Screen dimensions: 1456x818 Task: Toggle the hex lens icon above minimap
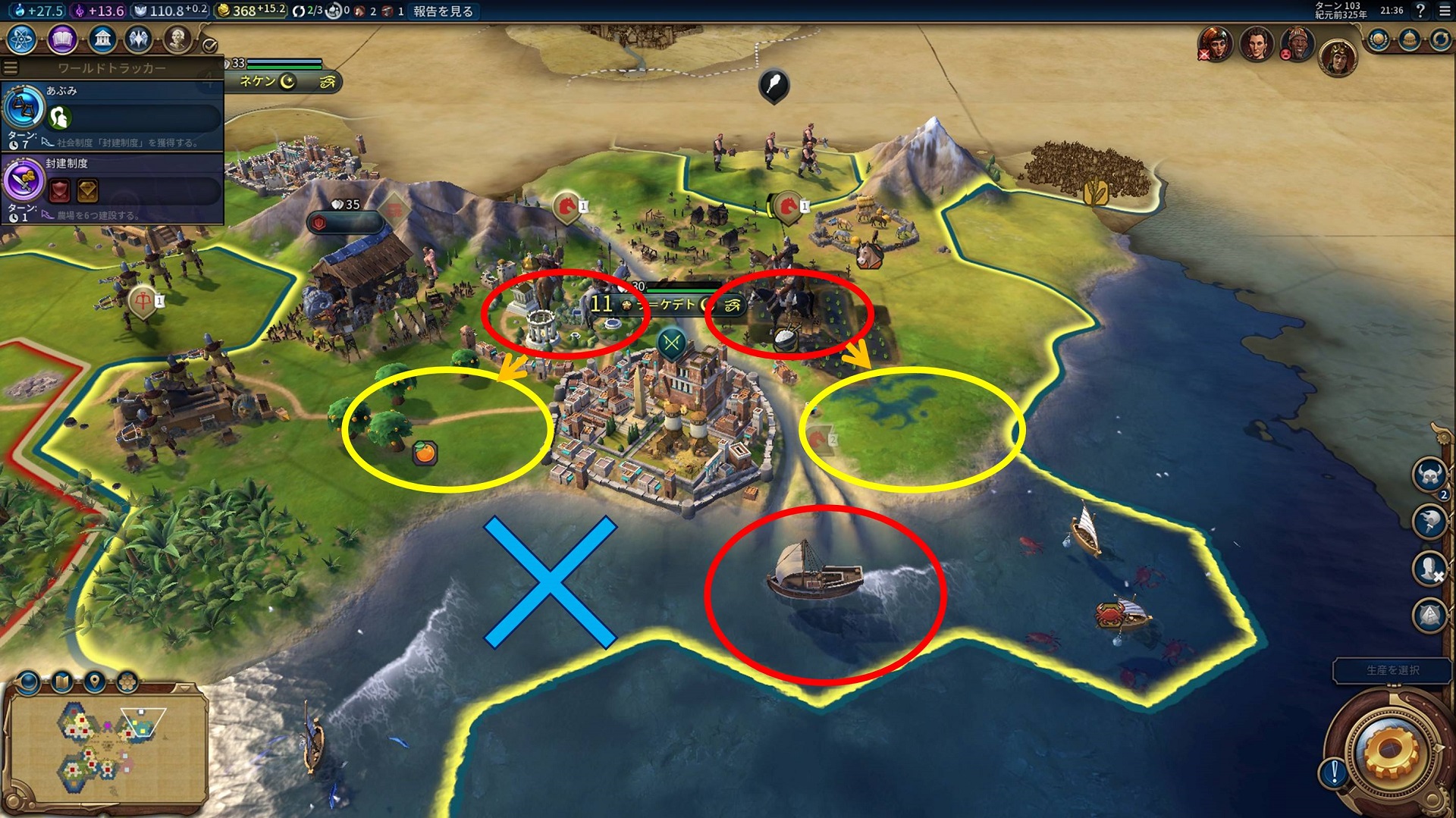coord(127,682)
